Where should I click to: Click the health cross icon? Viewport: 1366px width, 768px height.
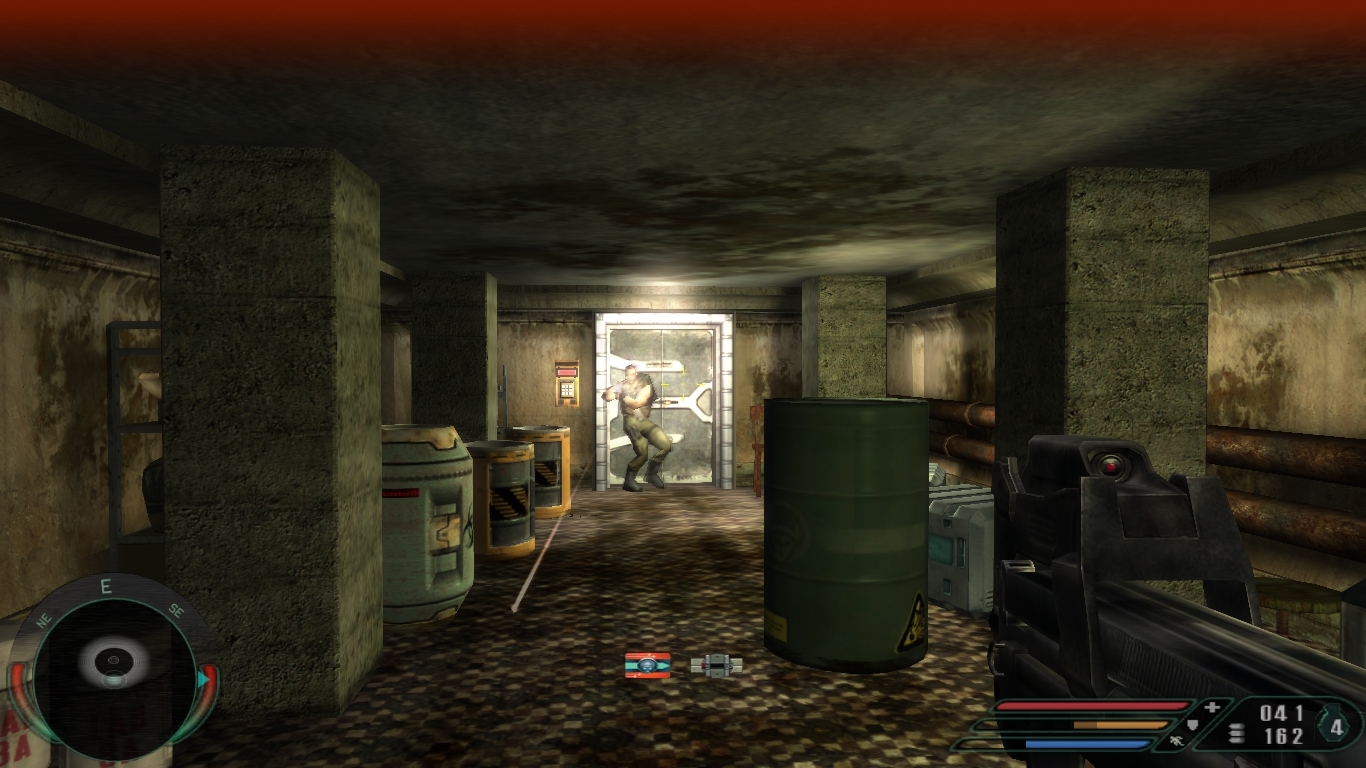click(x=1213, y=708)
